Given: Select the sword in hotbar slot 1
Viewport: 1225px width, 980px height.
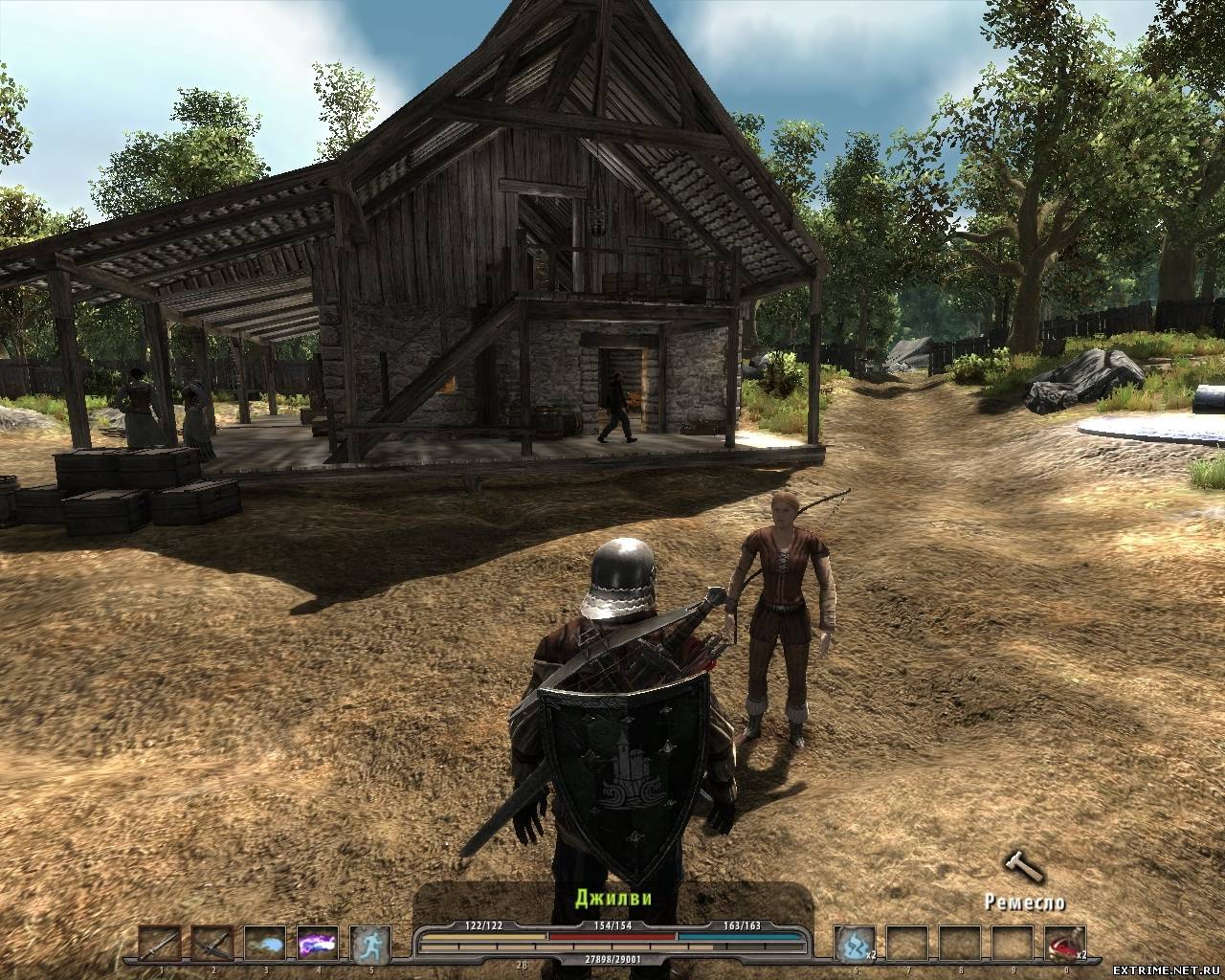Looking at the screenshot, I should (x=159, y=944).
